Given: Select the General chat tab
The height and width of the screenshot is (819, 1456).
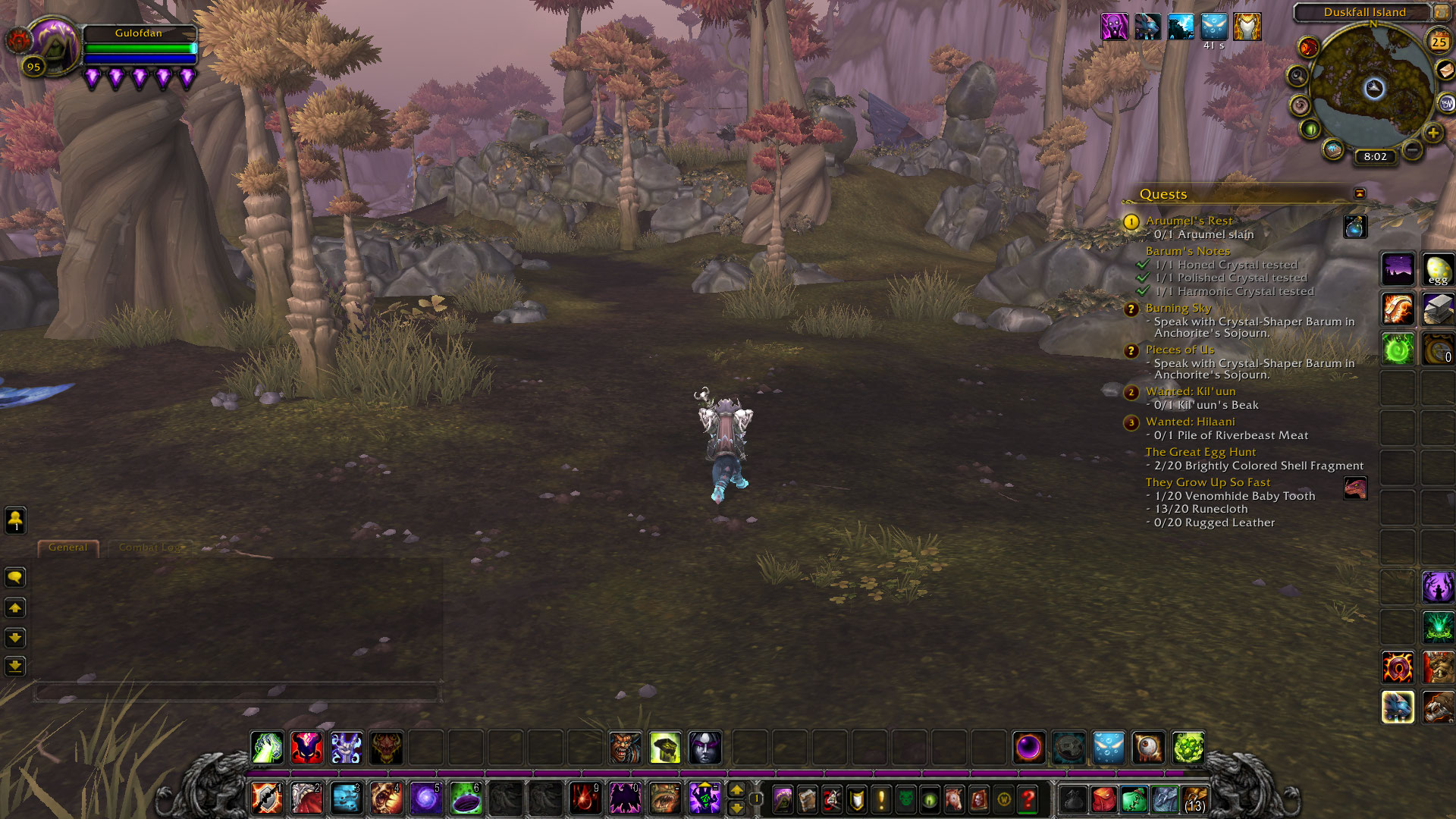Looking at the screenshot, I should [67, 548].
